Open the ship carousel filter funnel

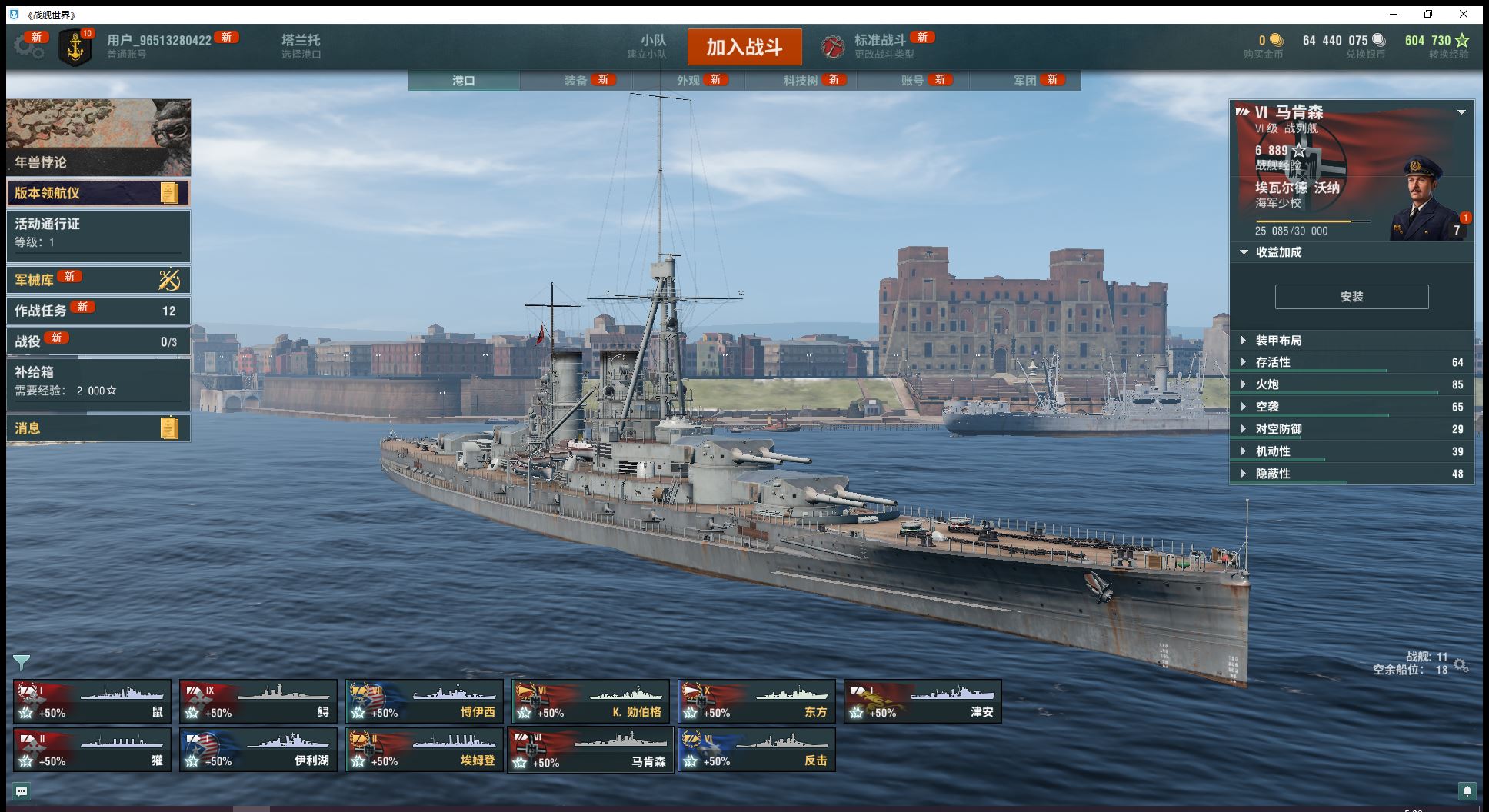click(x=21, y=662)
